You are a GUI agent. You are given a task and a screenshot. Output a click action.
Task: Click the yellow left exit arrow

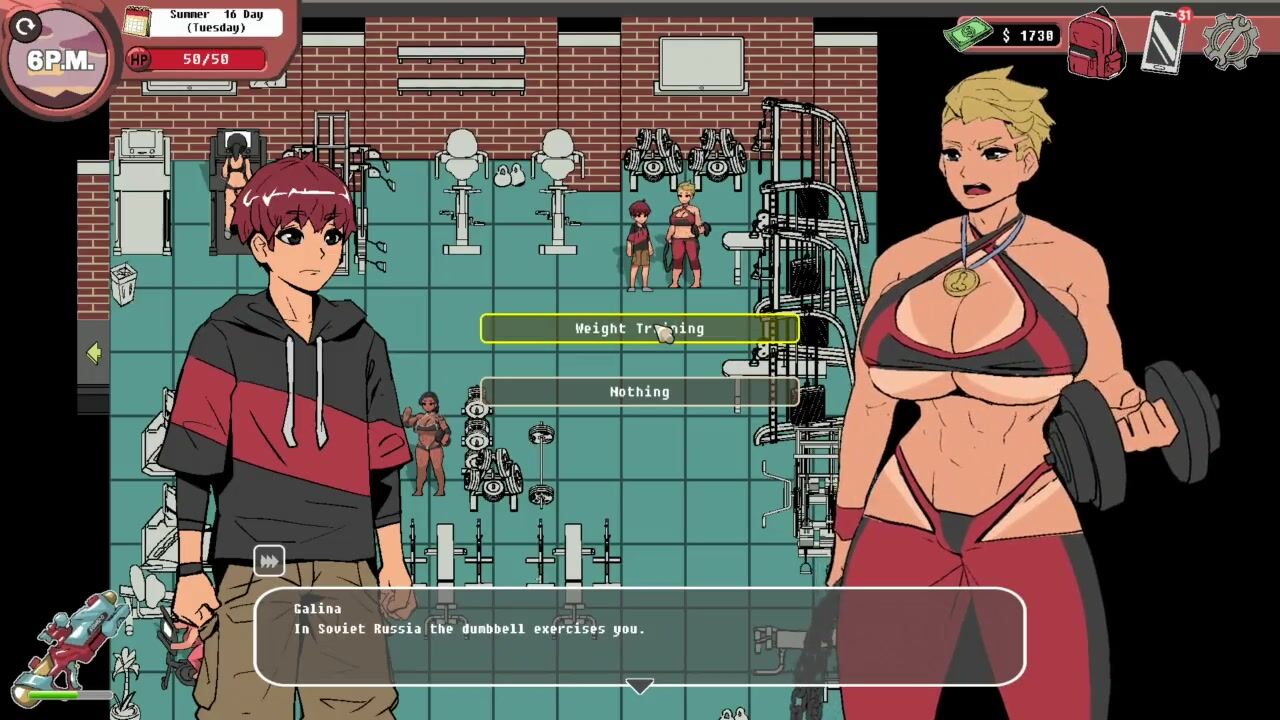[94, 353]
